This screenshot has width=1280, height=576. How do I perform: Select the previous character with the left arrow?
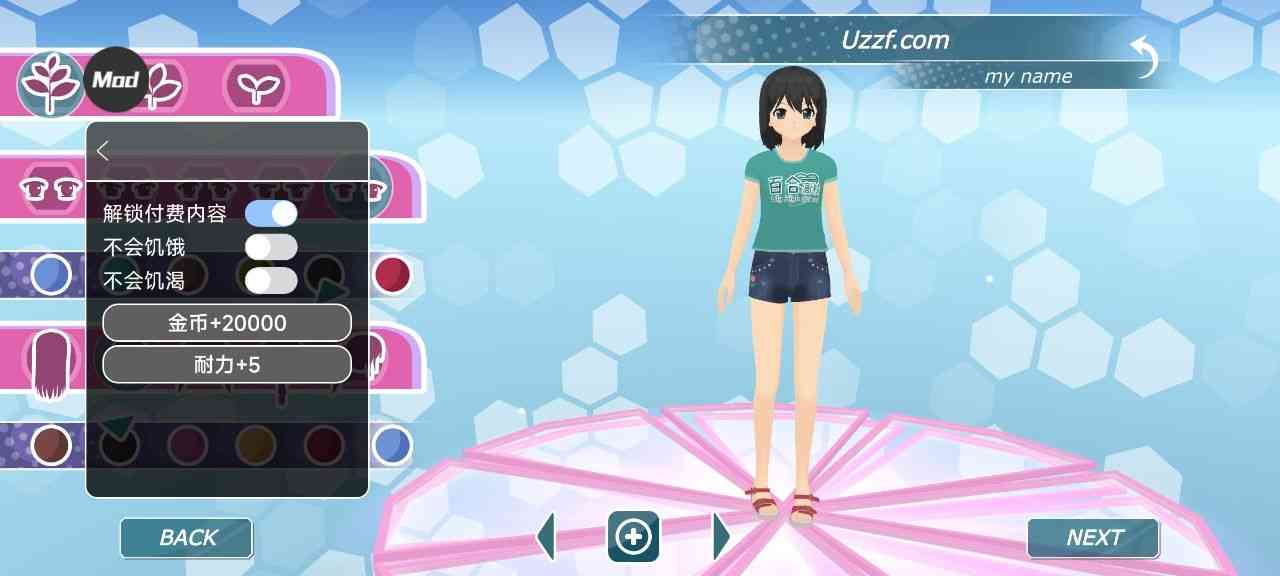tap(546, 537)
